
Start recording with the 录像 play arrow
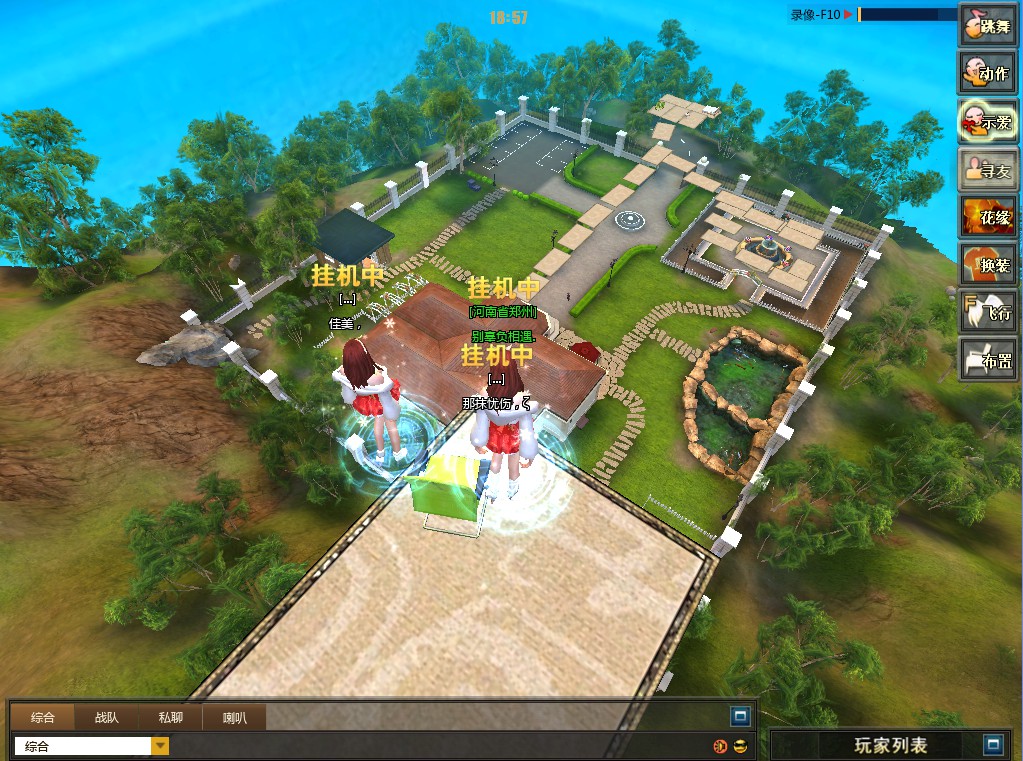click(x=848, y=14)
